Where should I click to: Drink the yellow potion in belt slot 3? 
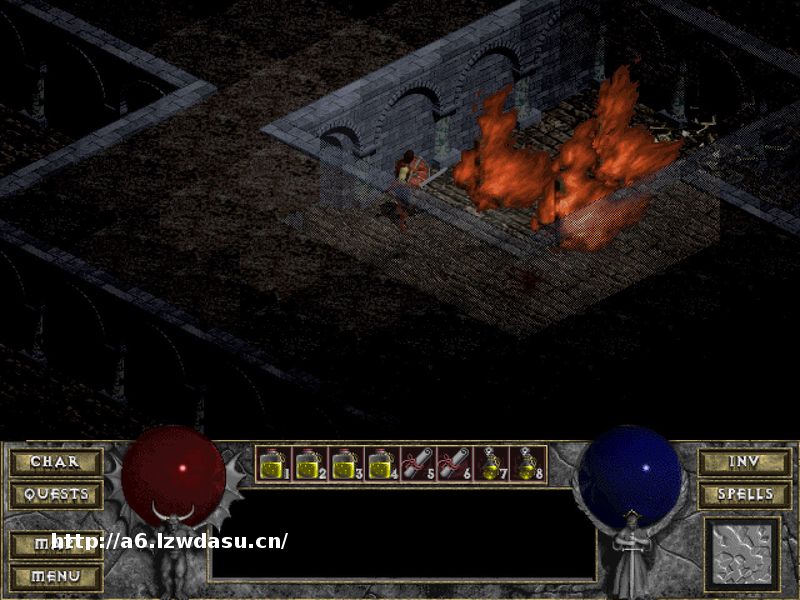coord(344,464)
